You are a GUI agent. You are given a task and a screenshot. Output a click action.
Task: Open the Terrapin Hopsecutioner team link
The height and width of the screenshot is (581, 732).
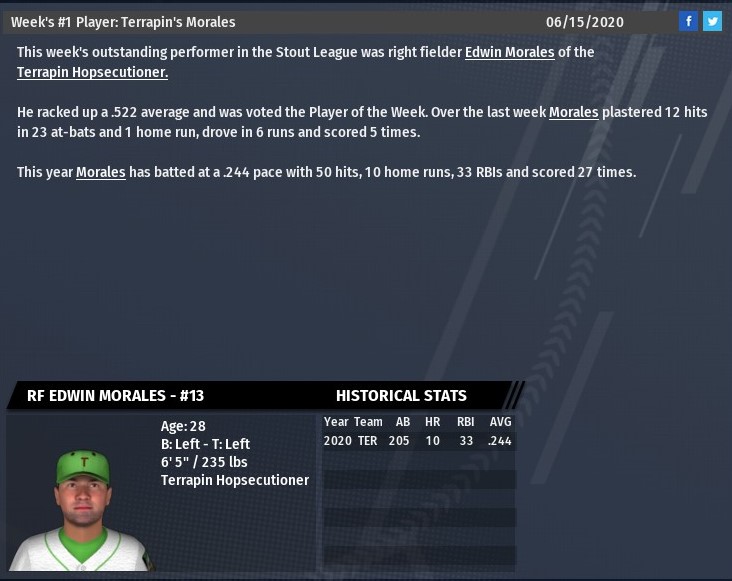[92, 72]
